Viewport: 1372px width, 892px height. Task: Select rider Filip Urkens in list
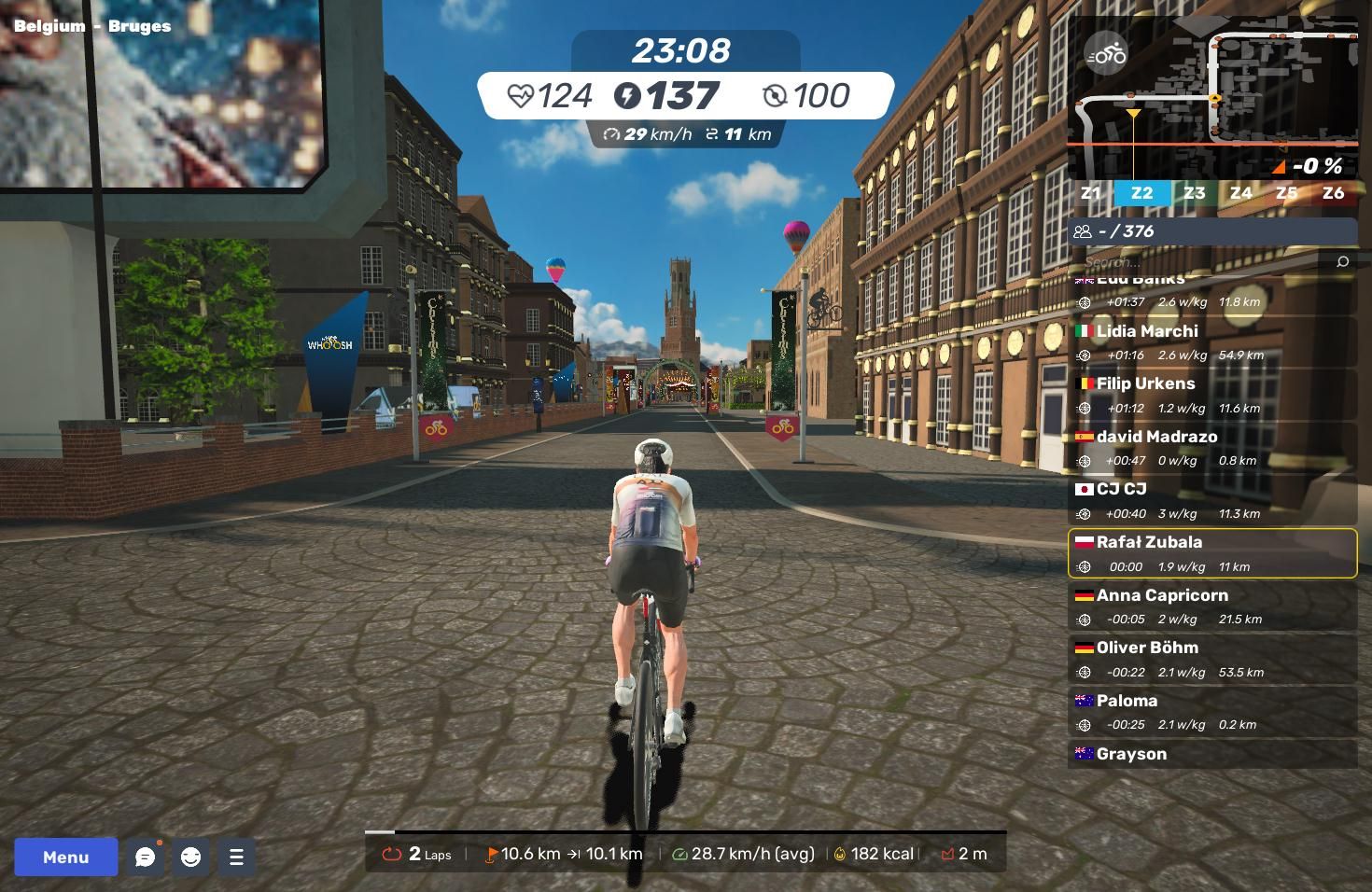1211,395
